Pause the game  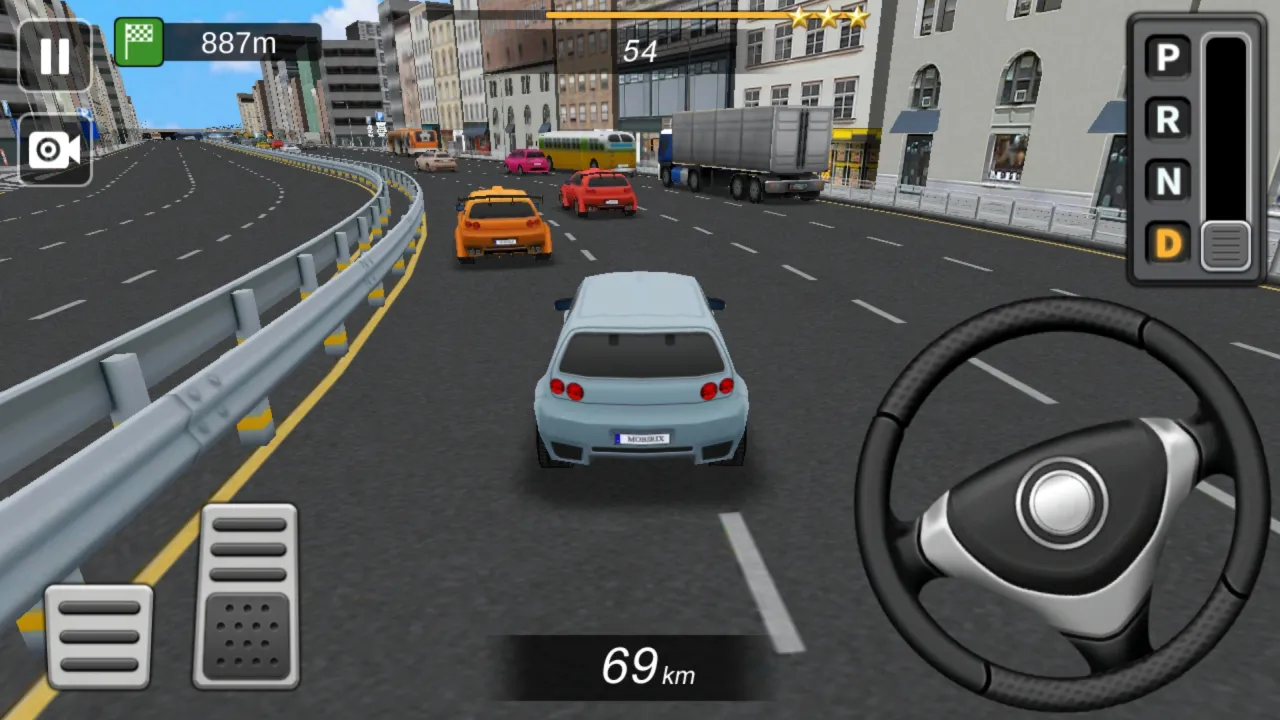54,54
